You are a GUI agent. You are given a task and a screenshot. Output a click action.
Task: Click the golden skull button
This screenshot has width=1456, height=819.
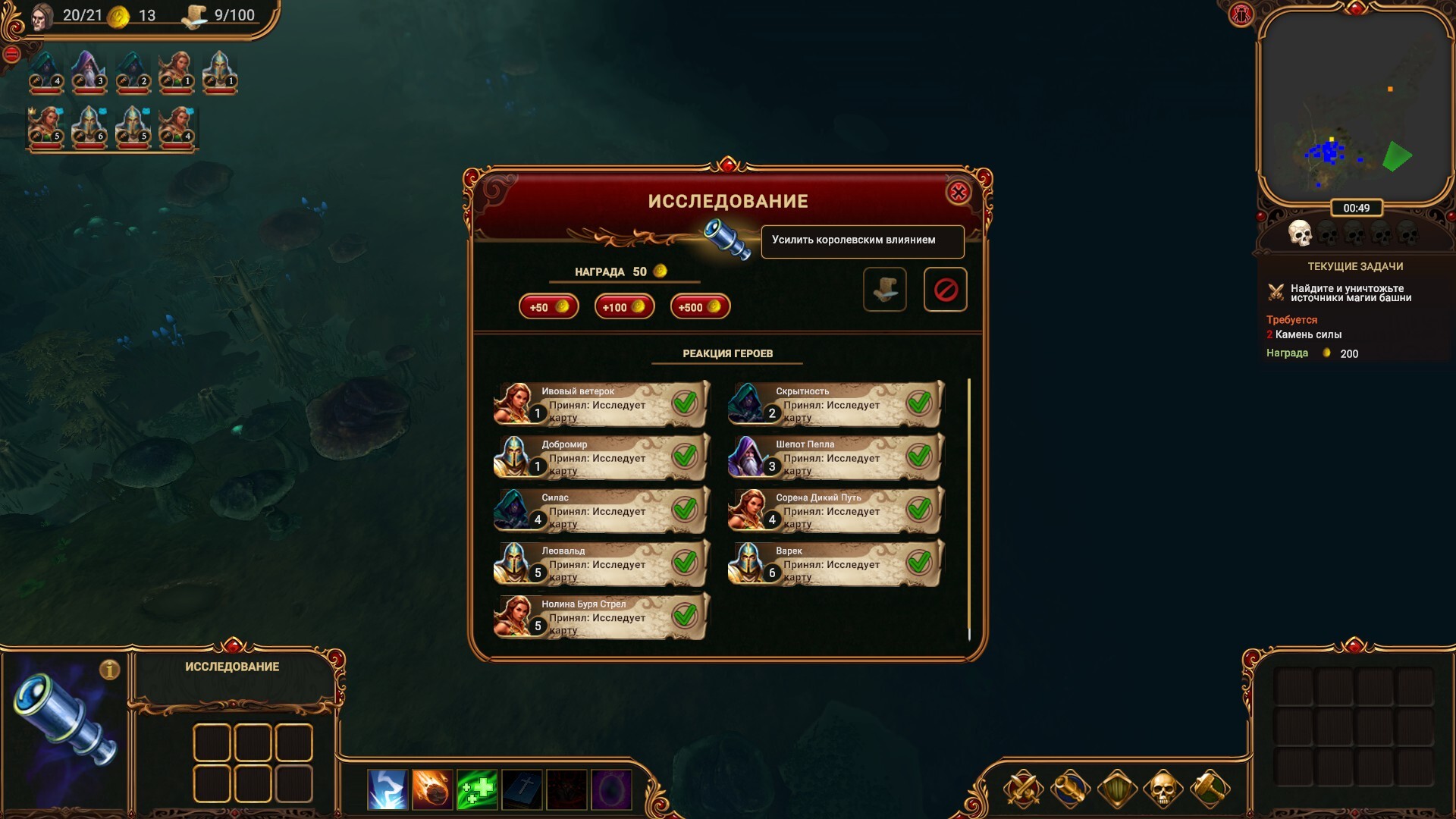point(1163,789)
